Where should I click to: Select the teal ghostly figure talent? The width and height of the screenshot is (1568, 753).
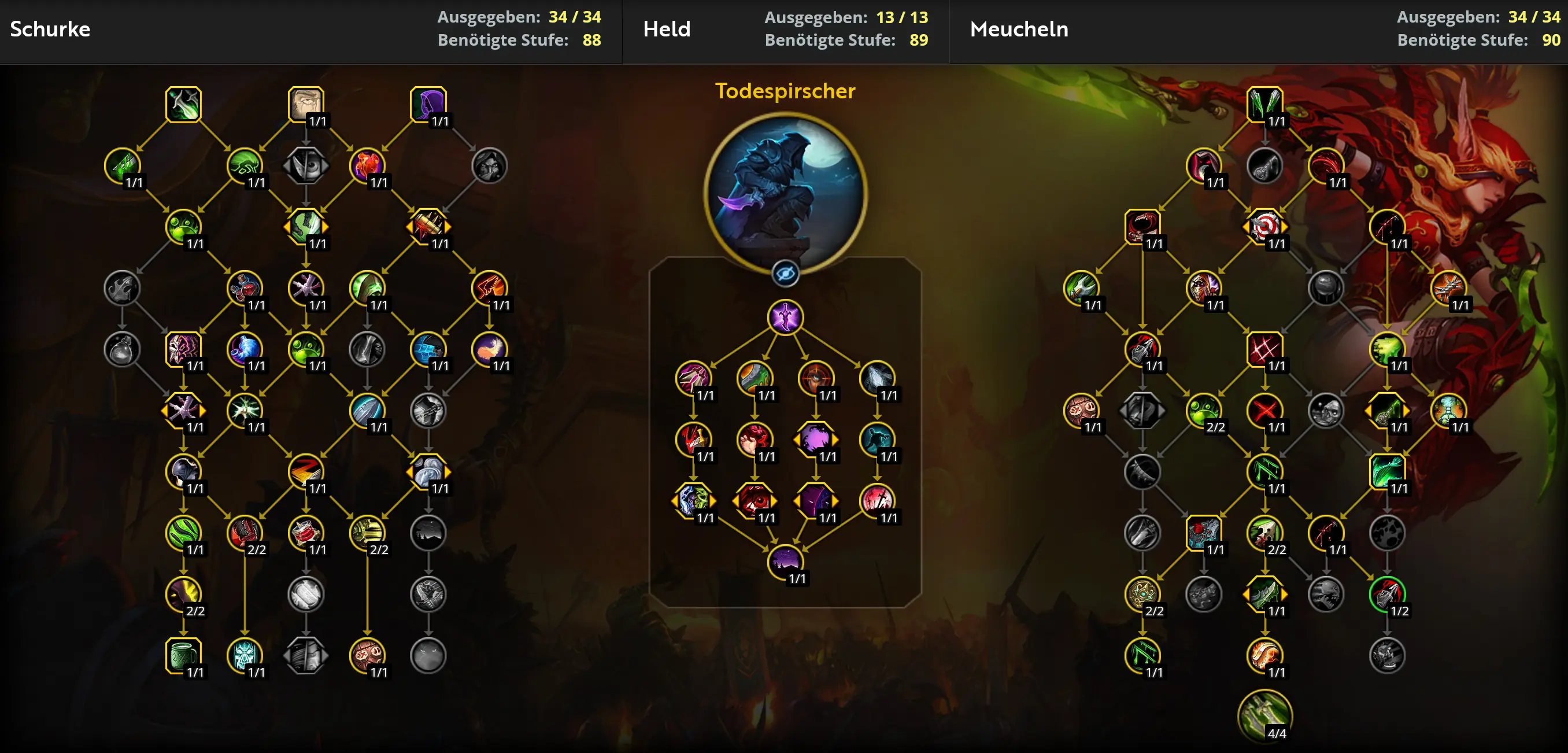877,439
